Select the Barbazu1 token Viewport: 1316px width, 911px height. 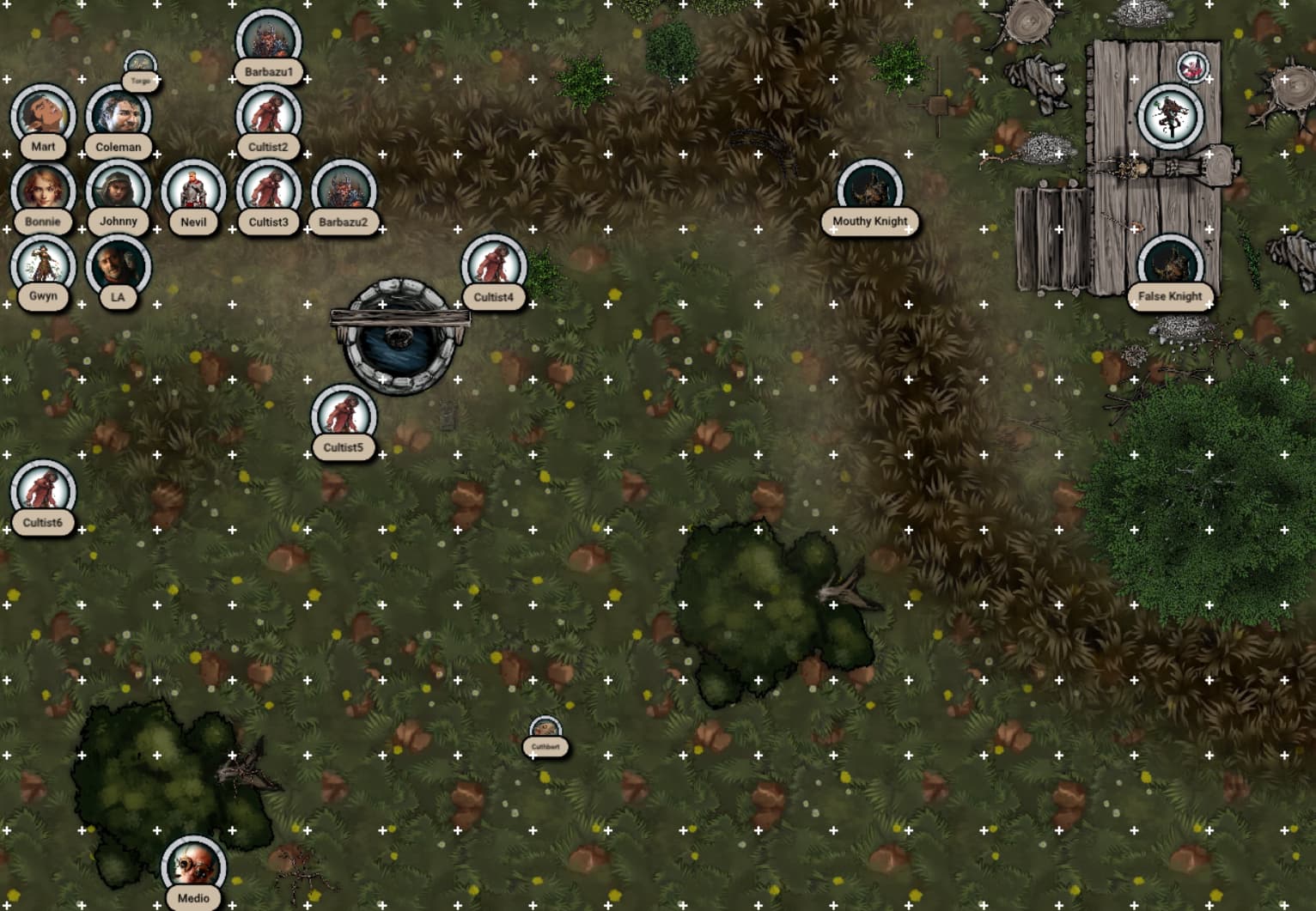(268, 41)
